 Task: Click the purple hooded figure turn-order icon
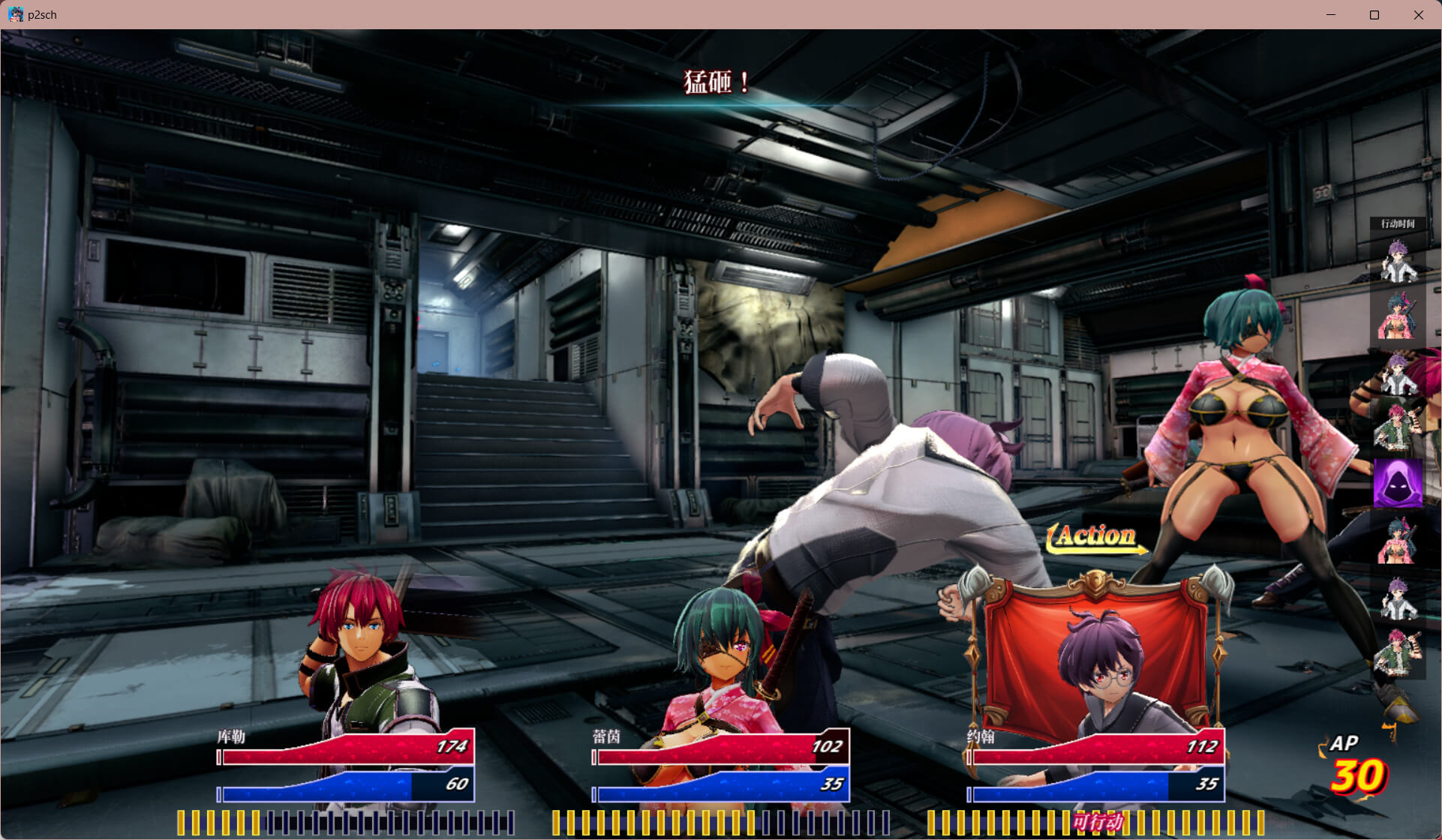tap(1397, 484)
